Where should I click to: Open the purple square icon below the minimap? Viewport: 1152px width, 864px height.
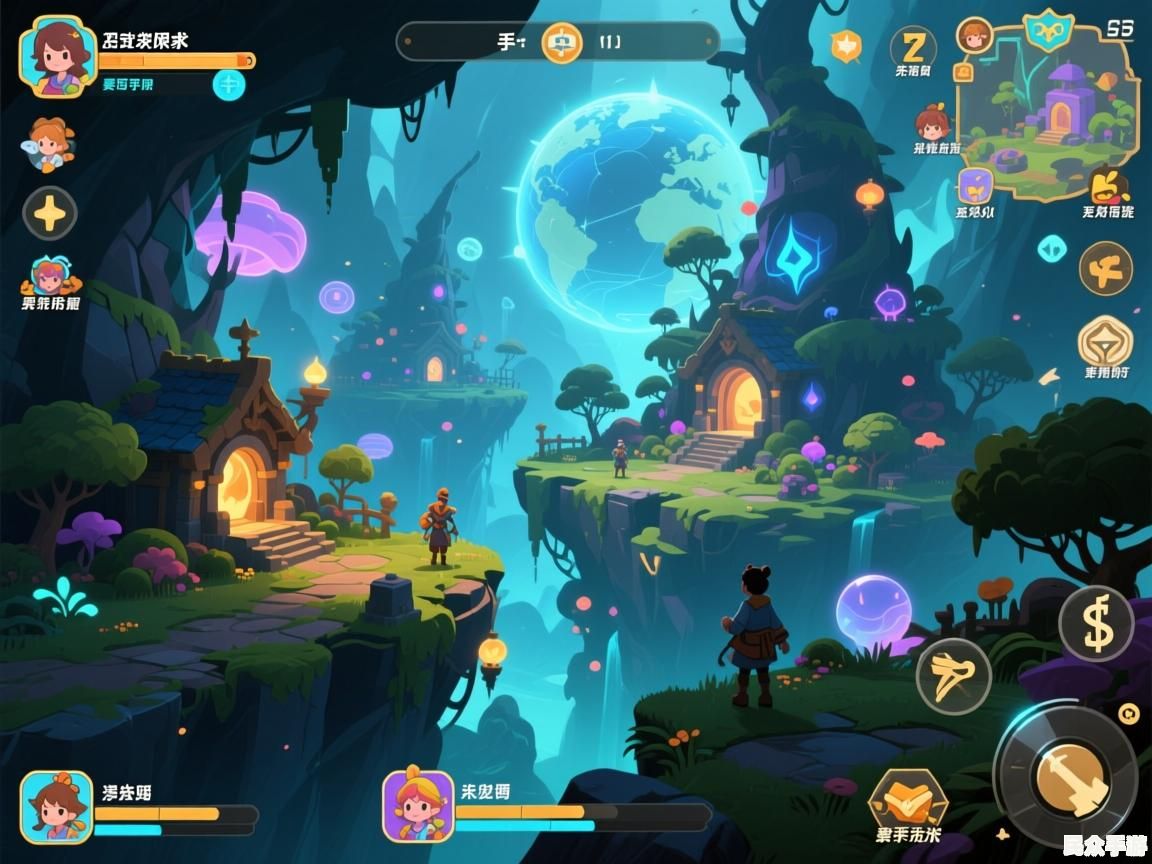[975, 185]
